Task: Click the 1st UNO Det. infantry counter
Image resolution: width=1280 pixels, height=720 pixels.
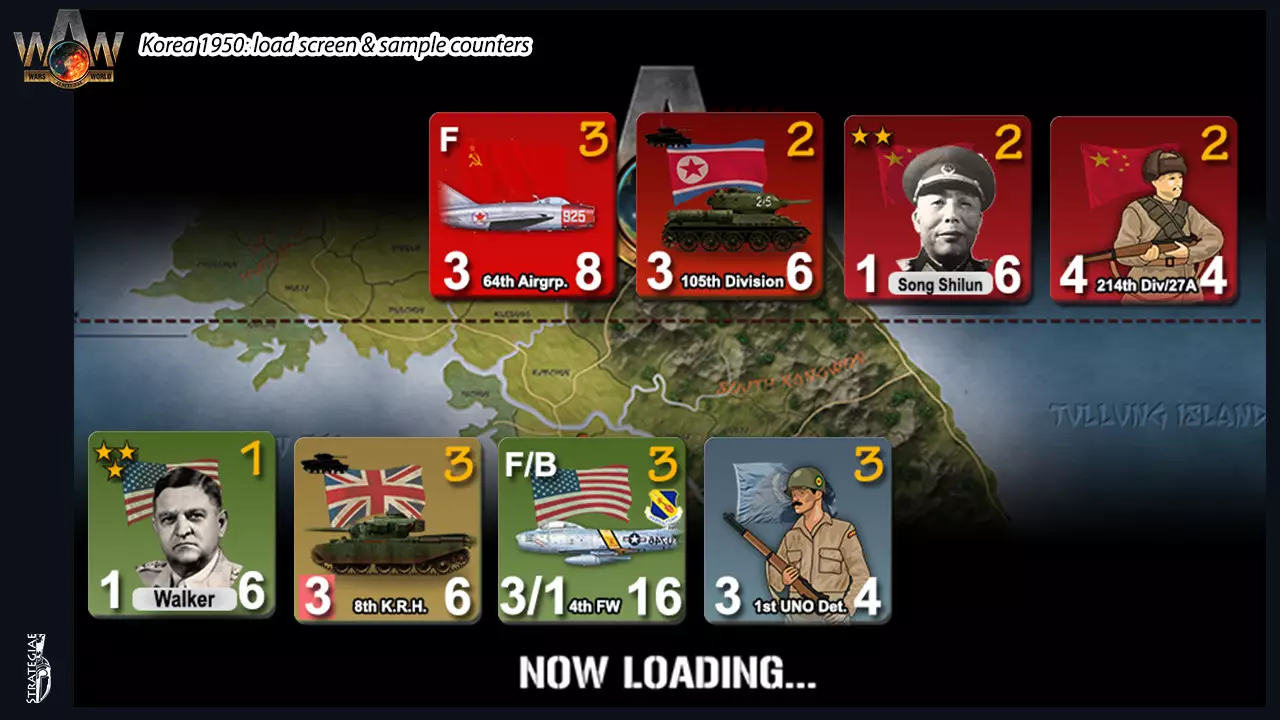Action: click(797, 528)
